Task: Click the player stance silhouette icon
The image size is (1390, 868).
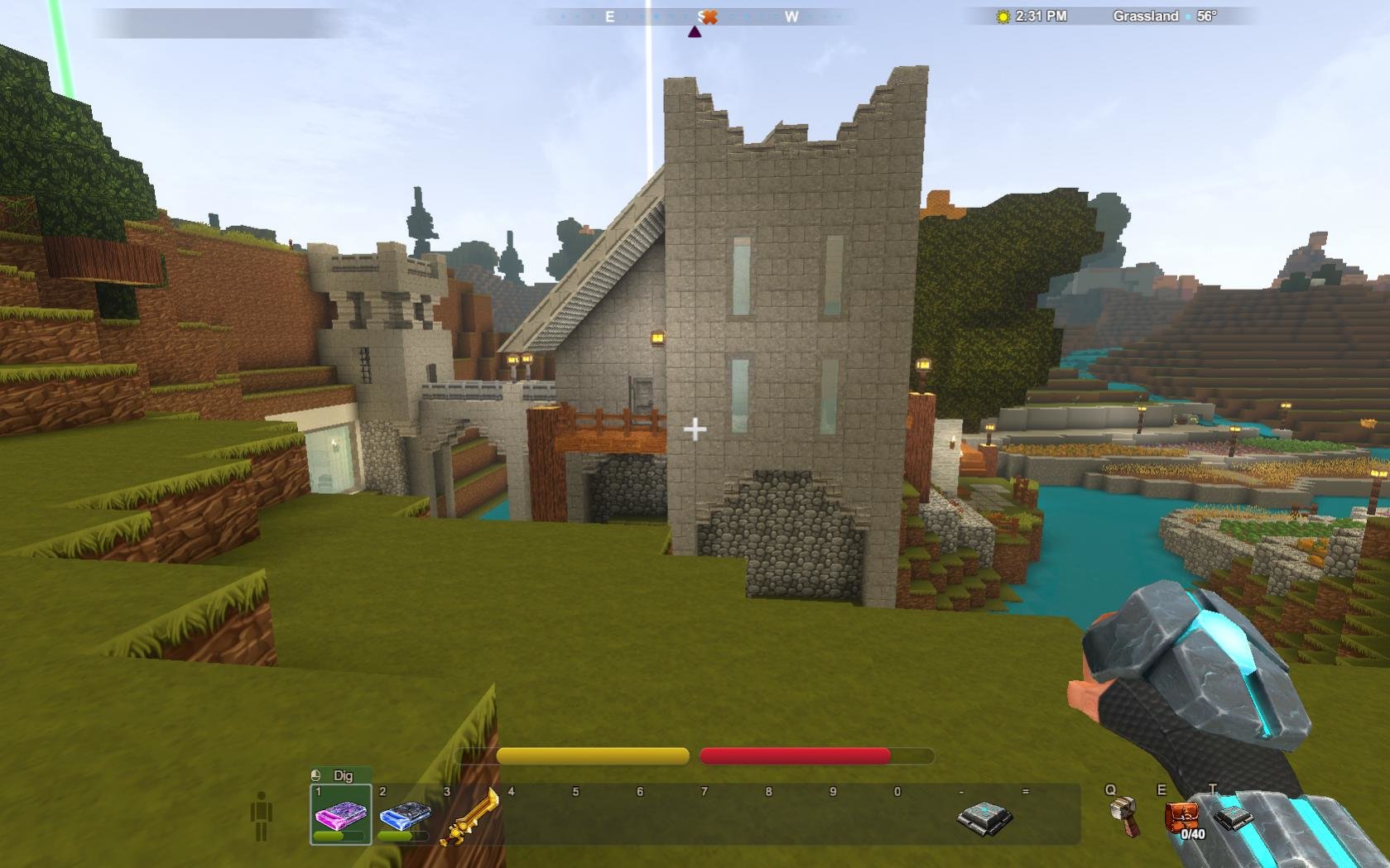Action: (262, 816)
